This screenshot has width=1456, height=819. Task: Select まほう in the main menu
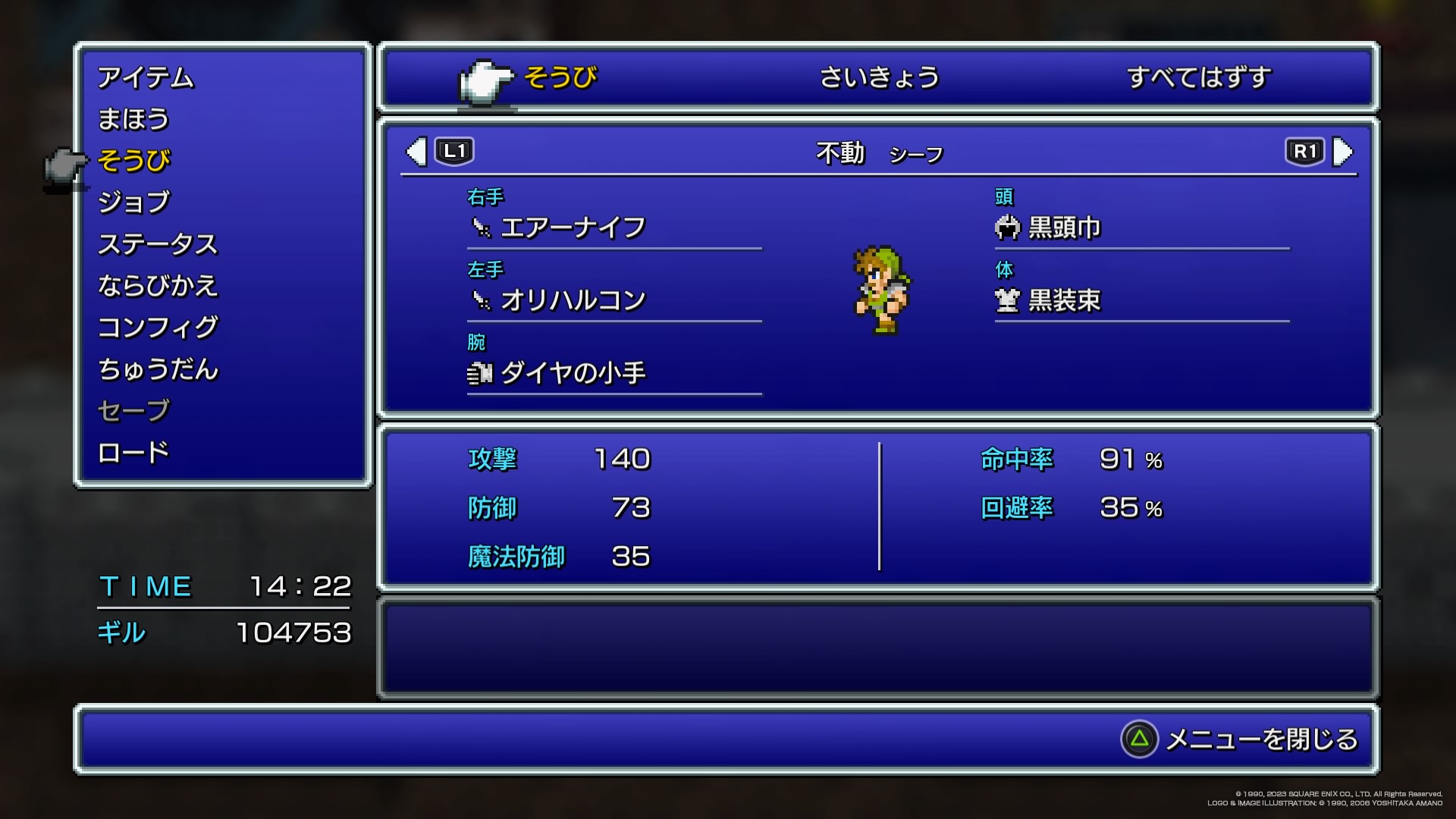(133, 119)
